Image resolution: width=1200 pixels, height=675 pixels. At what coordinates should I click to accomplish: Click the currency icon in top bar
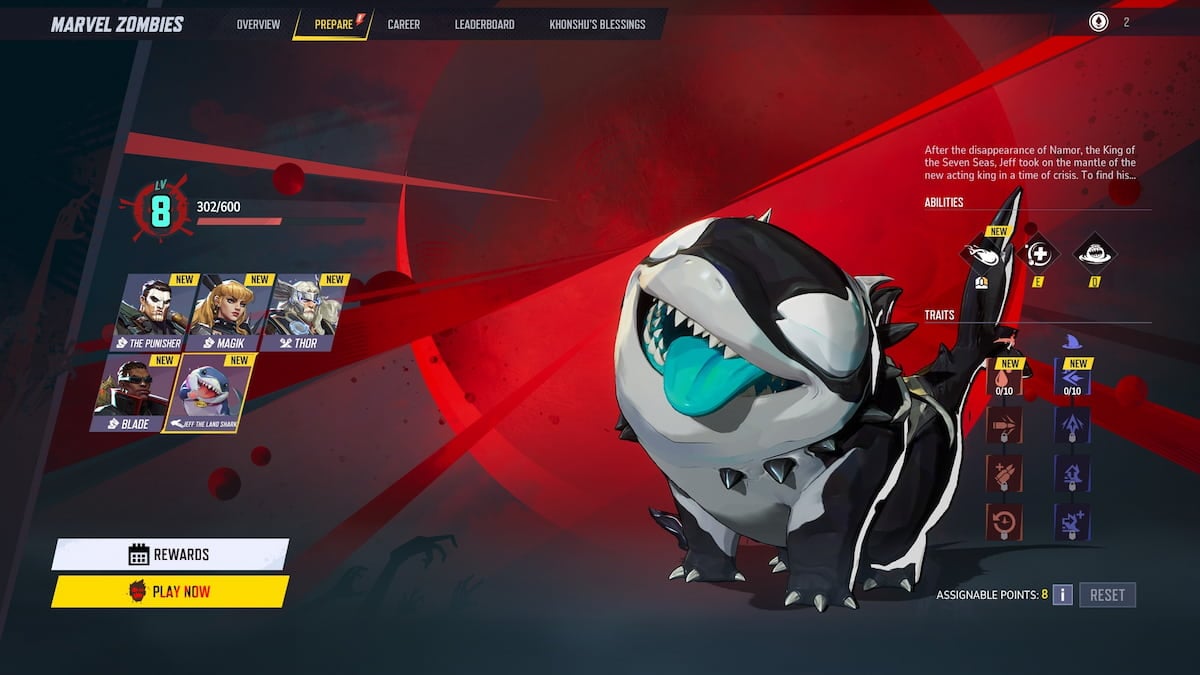1099,22
